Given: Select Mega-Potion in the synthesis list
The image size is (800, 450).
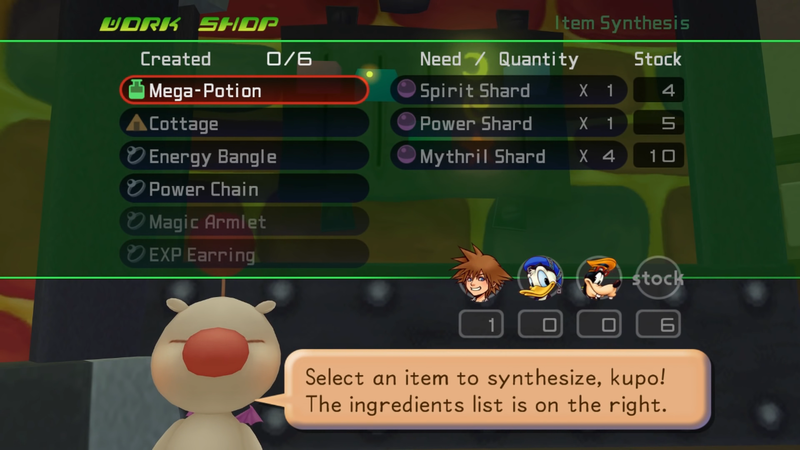Looking at the screenshot, I should [x=243, y=91].
